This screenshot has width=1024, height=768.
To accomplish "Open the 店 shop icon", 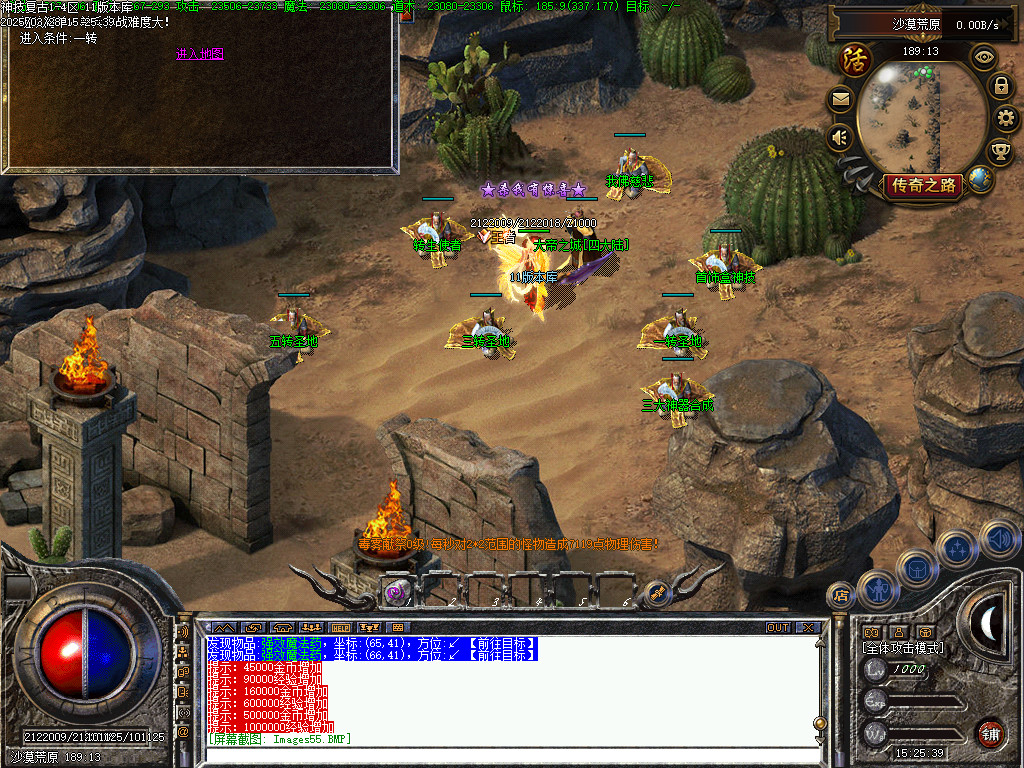I will 841,597.
